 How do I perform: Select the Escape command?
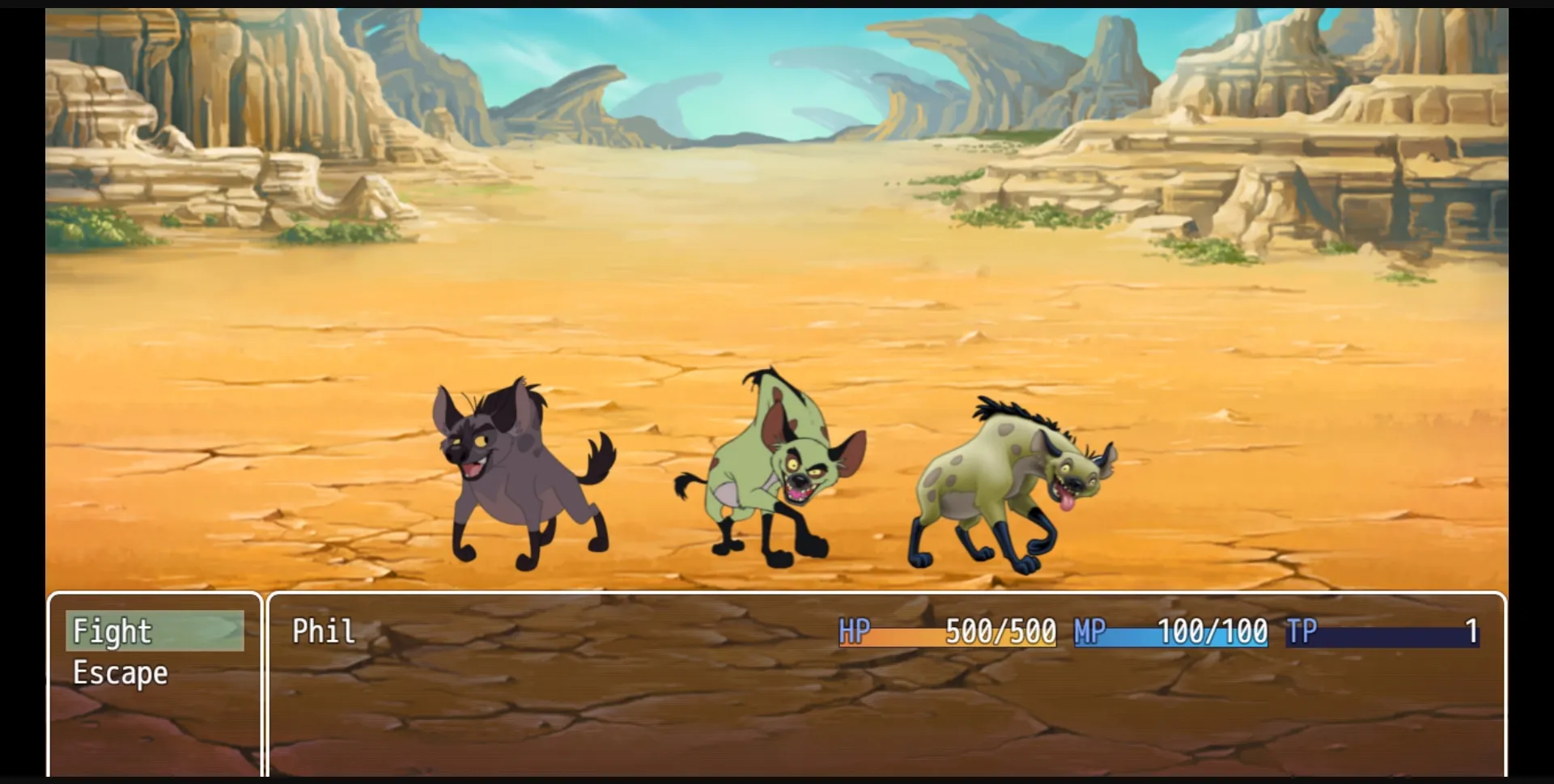(x=120, y=672)
